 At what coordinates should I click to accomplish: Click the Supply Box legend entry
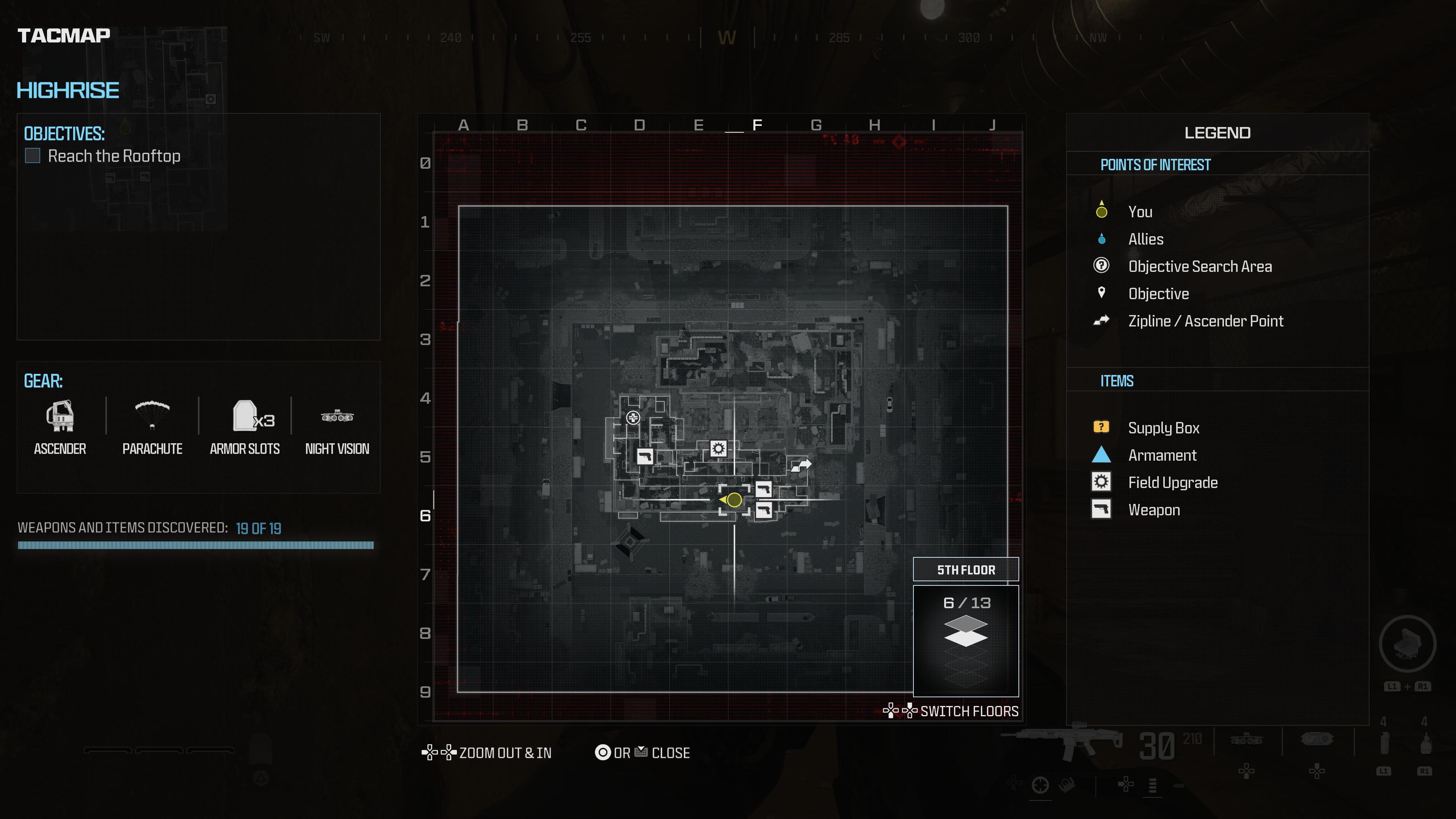point(1163,428)
